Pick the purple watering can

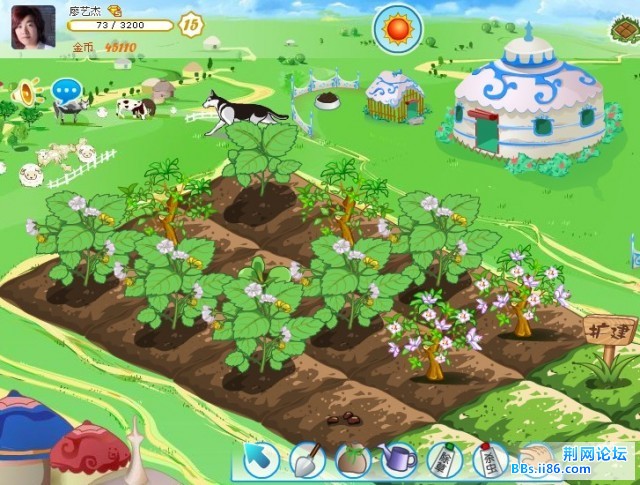click(398, 460)
